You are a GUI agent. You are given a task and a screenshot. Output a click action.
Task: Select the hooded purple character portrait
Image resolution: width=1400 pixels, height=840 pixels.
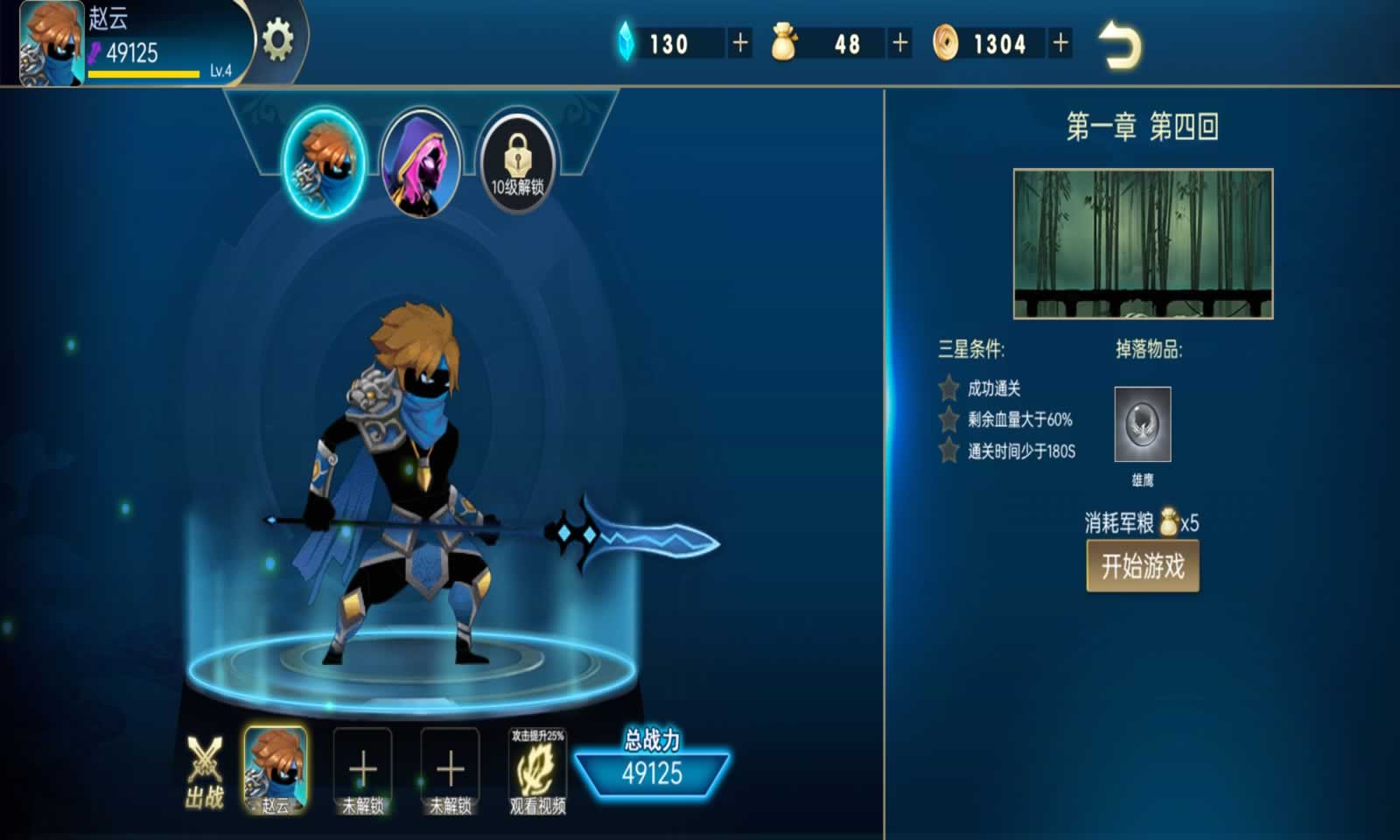click(420, 159)
